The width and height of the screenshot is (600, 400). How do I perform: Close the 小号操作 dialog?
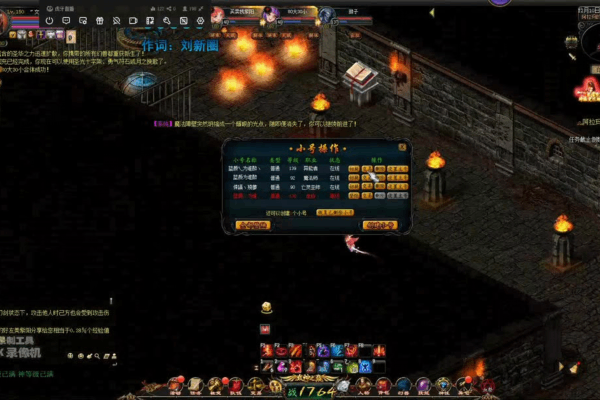coord(402,146)
